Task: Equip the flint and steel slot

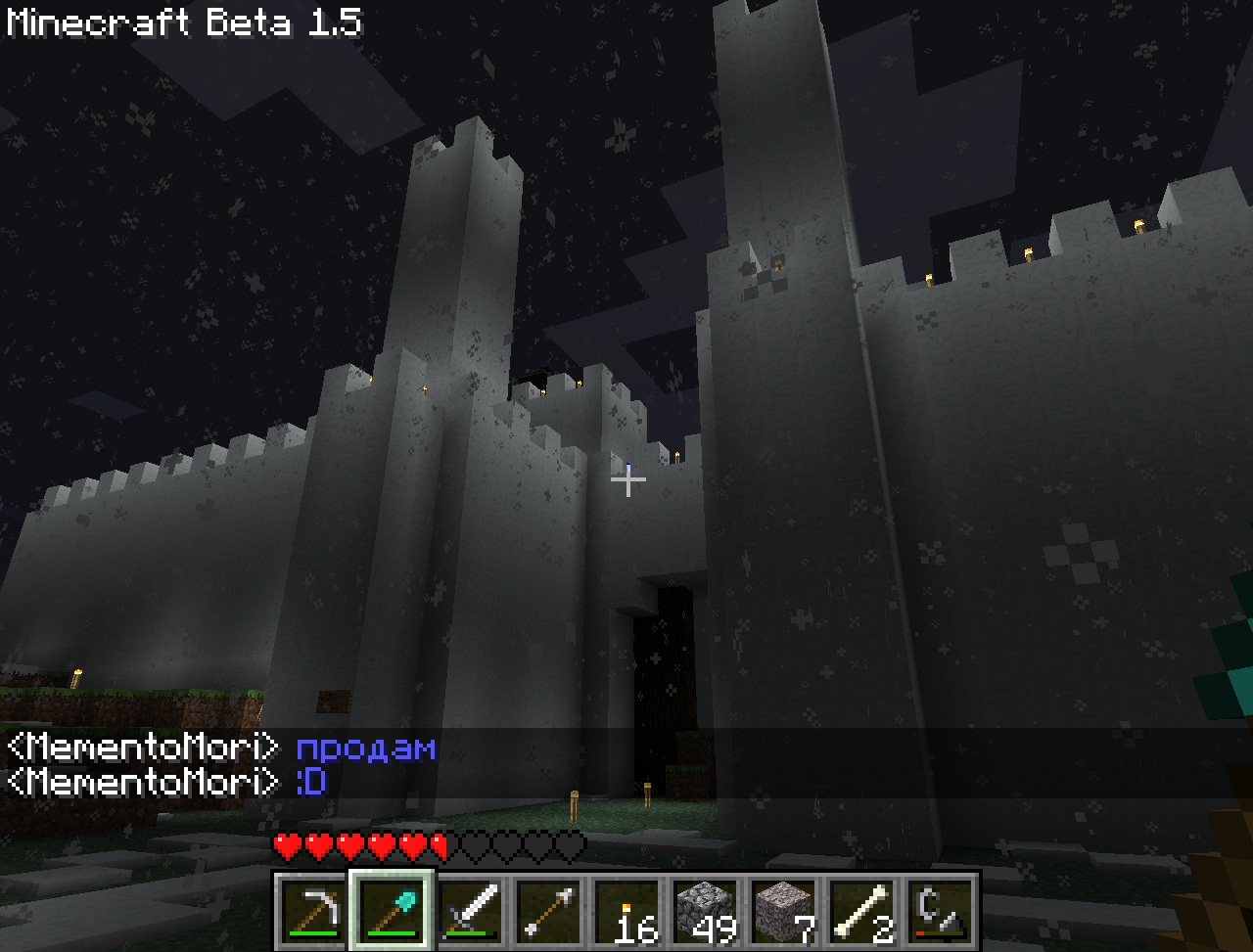Action: (940, 910)
